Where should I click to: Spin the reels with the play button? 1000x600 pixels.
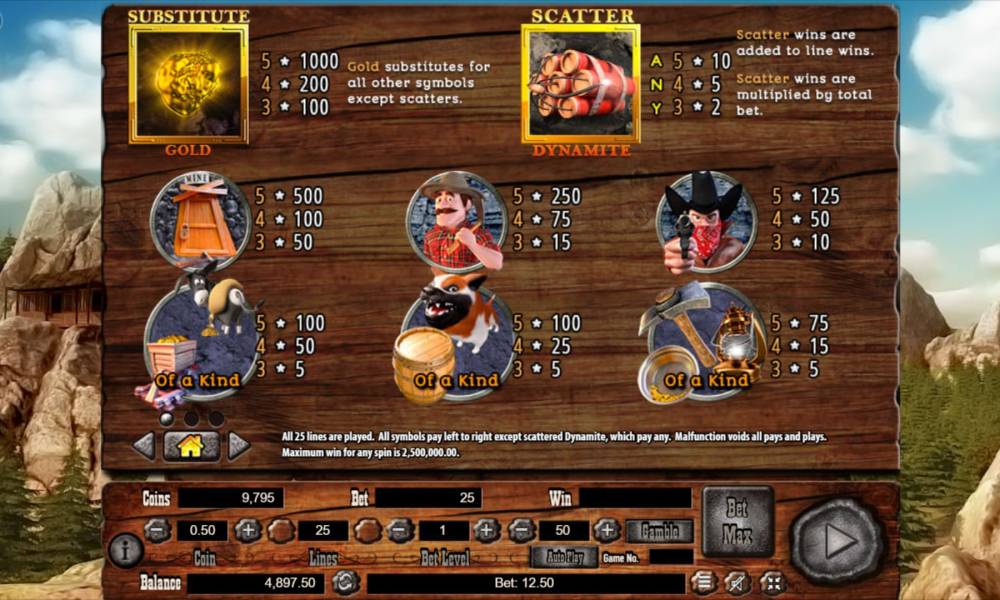837,541
